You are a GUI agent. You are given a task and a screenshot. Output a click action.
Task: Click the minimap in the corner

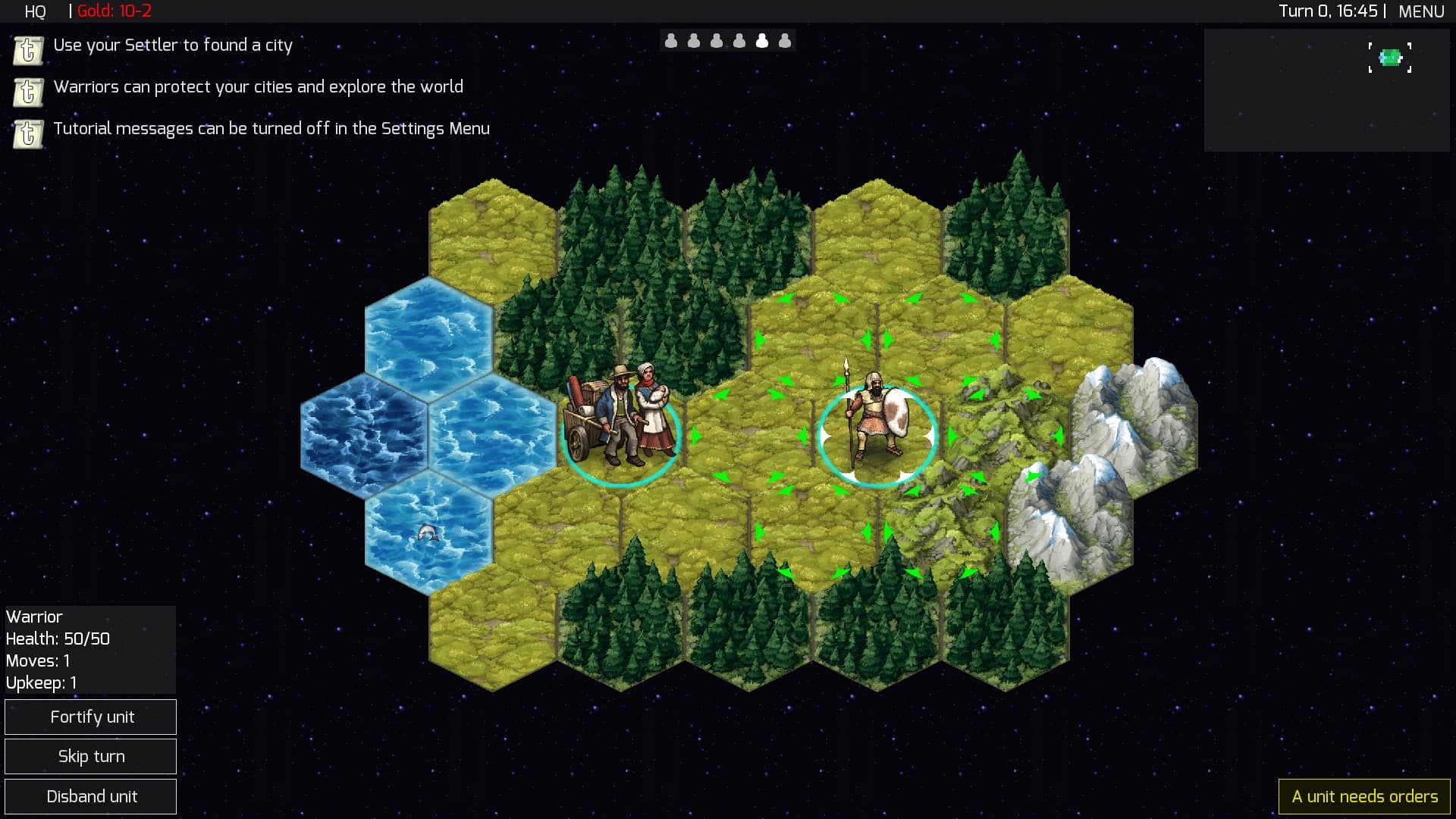click(x=1326, y=90)
